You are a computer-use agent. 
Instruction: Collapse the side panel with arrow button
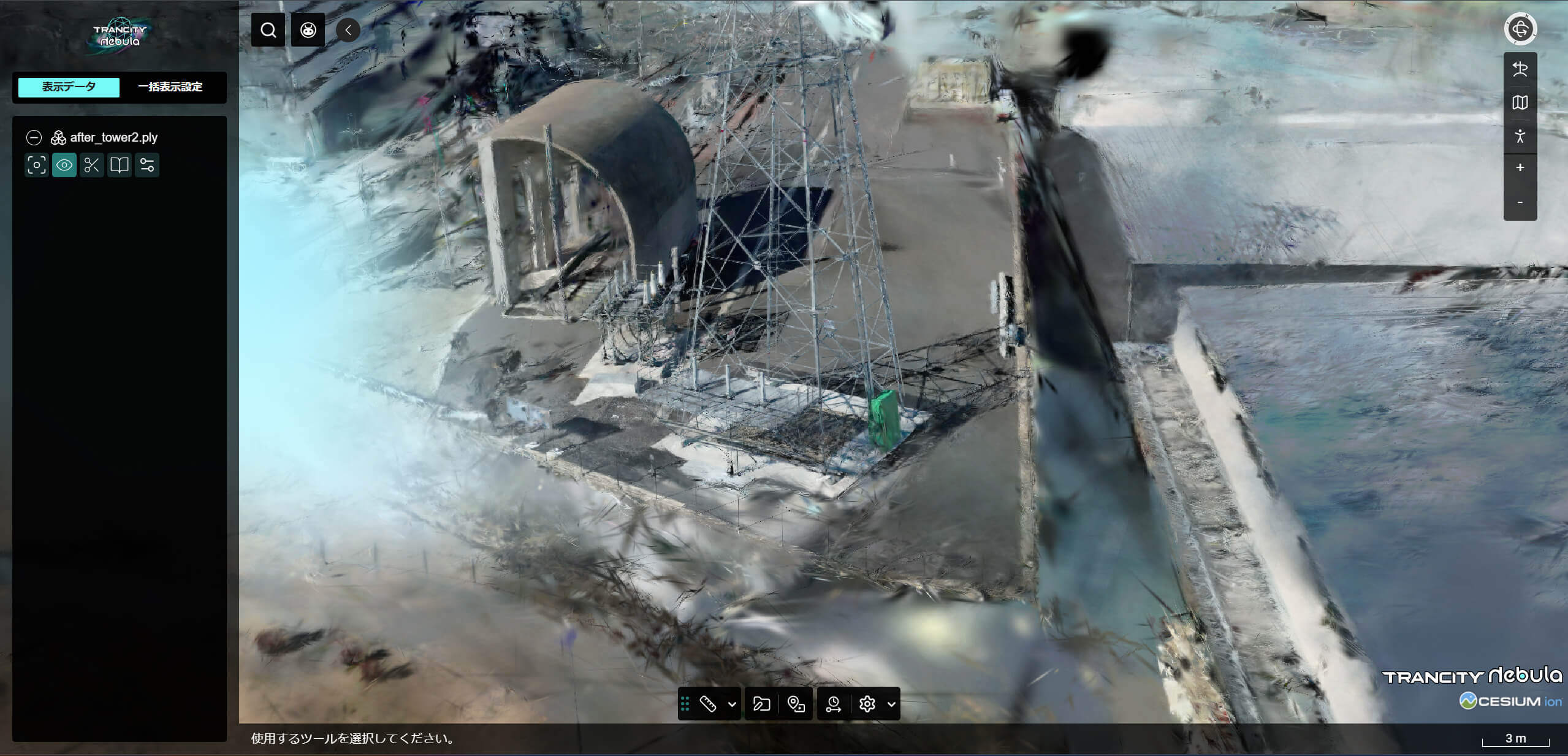[348, 30]
